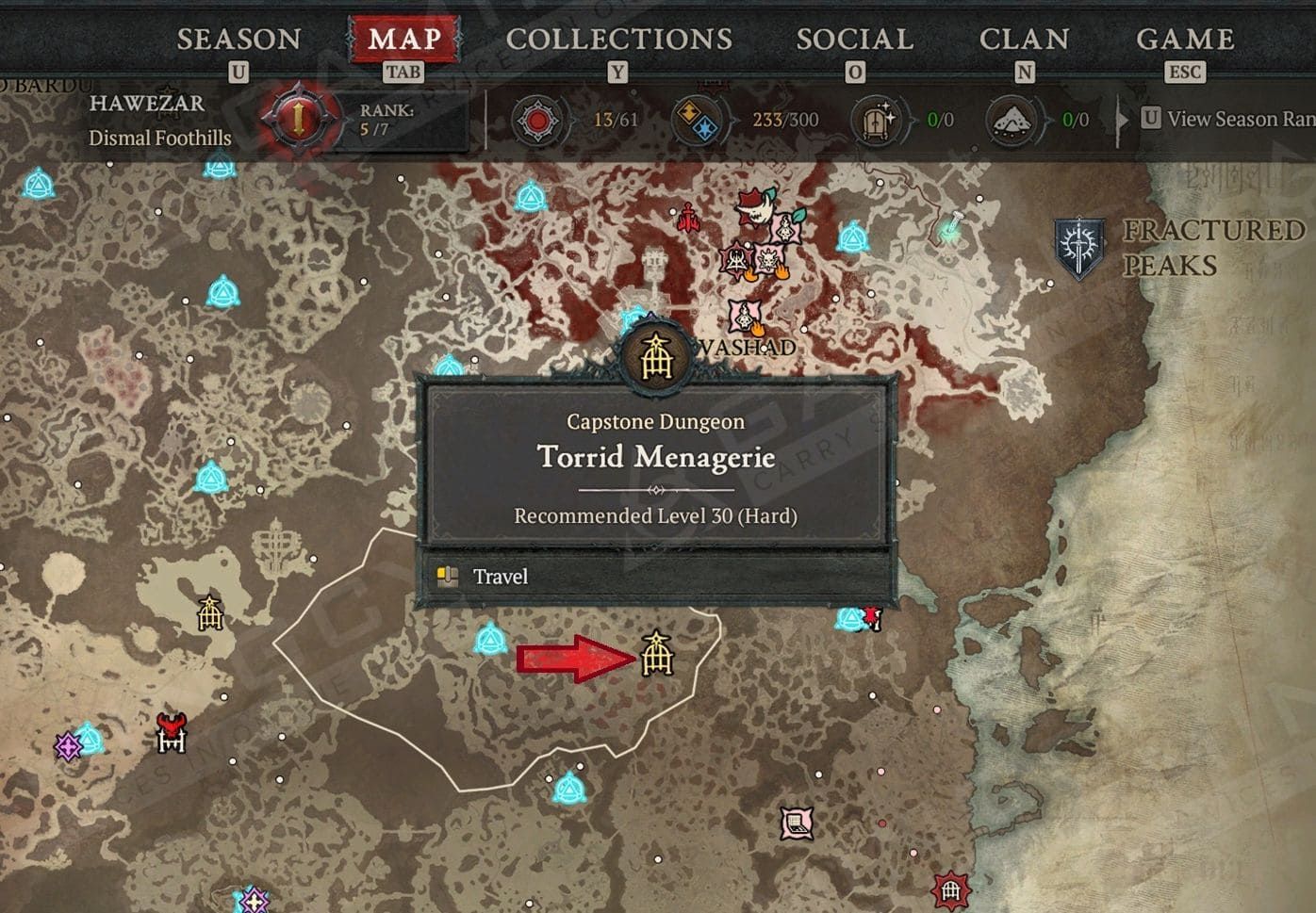Select the cellar map marker with book icon
The image size is (1316, 913).
point(798,823)
